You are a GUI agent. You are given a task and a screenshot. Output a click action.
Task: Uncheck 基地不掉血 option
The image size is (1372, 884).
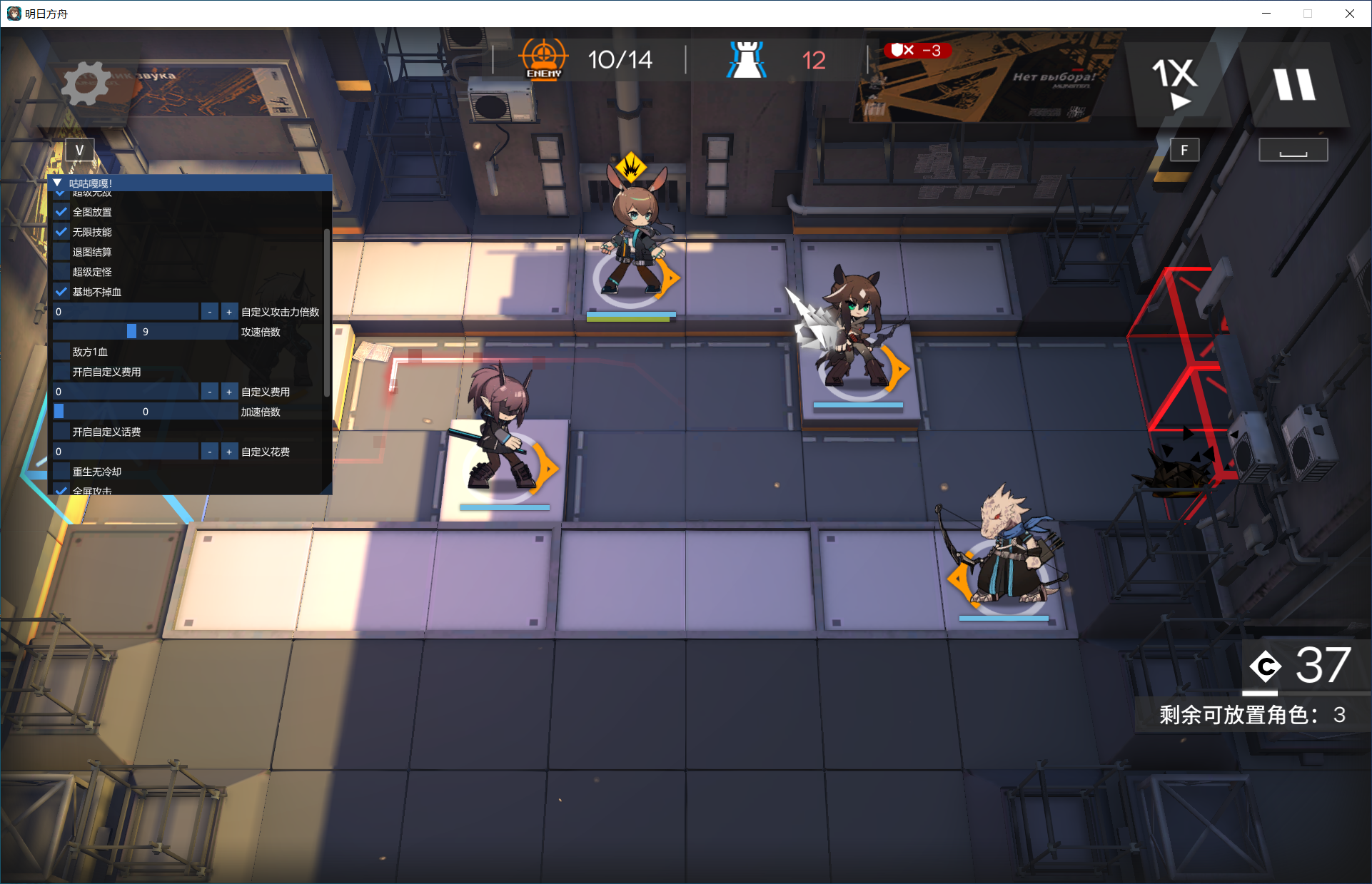click(62, 292)
